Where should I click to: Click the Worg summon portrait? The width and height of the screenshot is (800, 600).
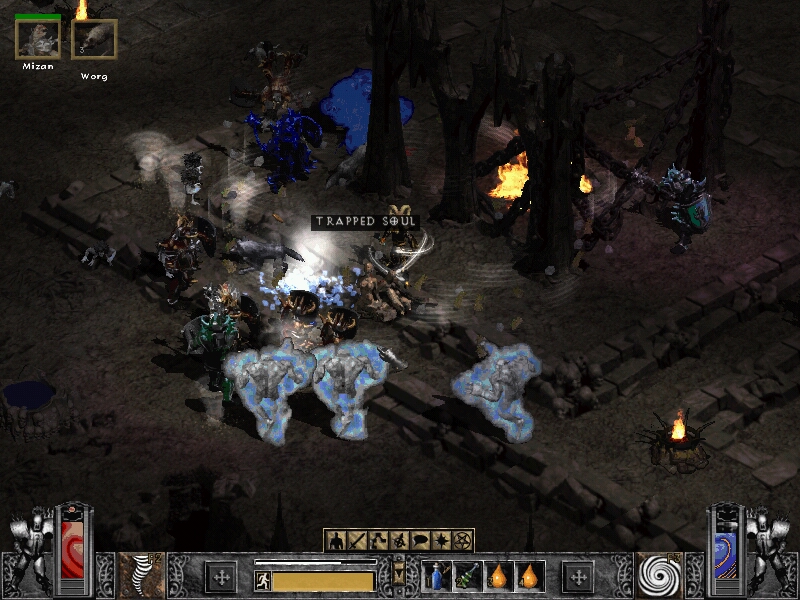[94, 40]
